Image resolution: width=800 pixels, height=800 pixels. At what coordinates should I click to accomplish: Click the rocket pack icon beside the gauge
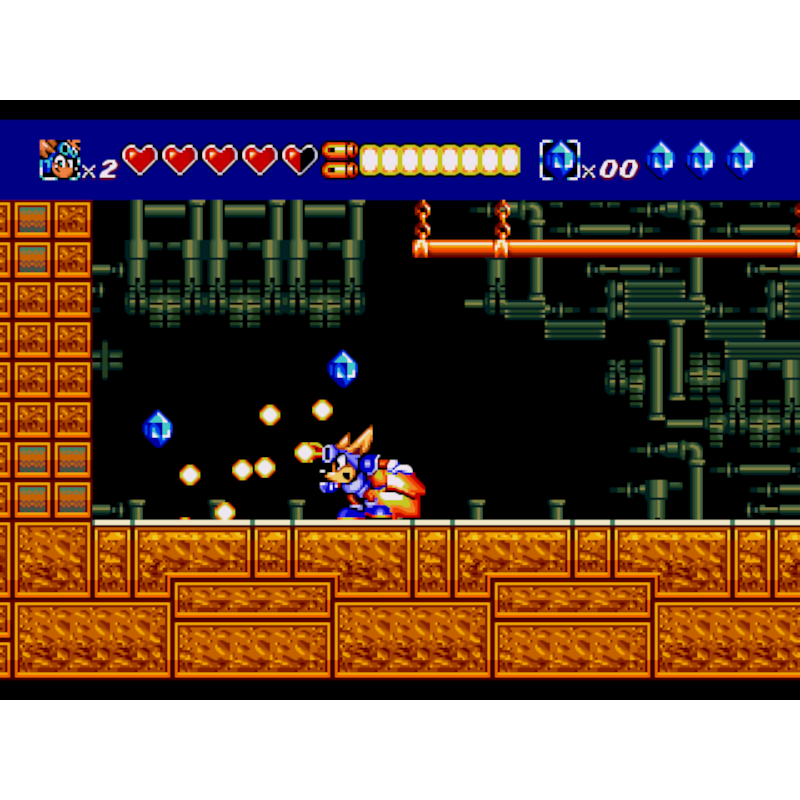(340, 160)
